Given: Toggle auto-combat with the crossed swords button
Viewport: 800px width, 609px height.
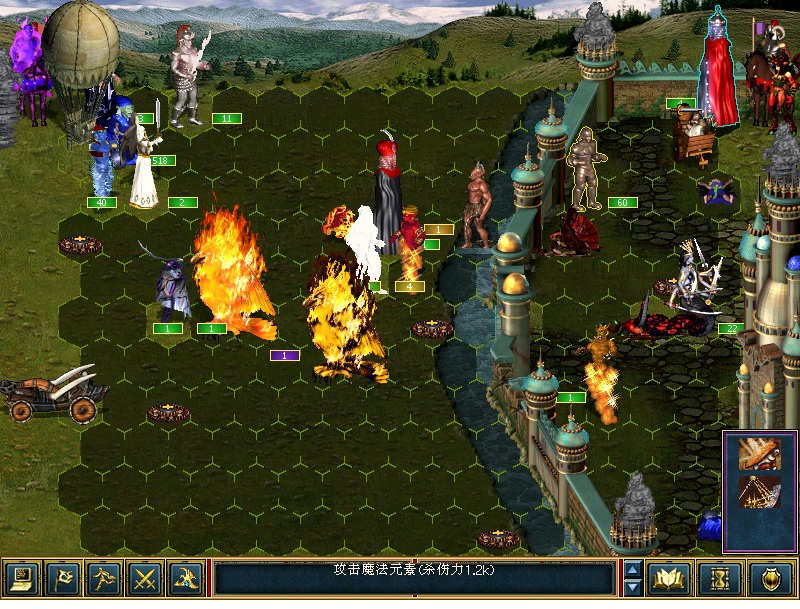Looking at the screenshot, I should 145,578.
